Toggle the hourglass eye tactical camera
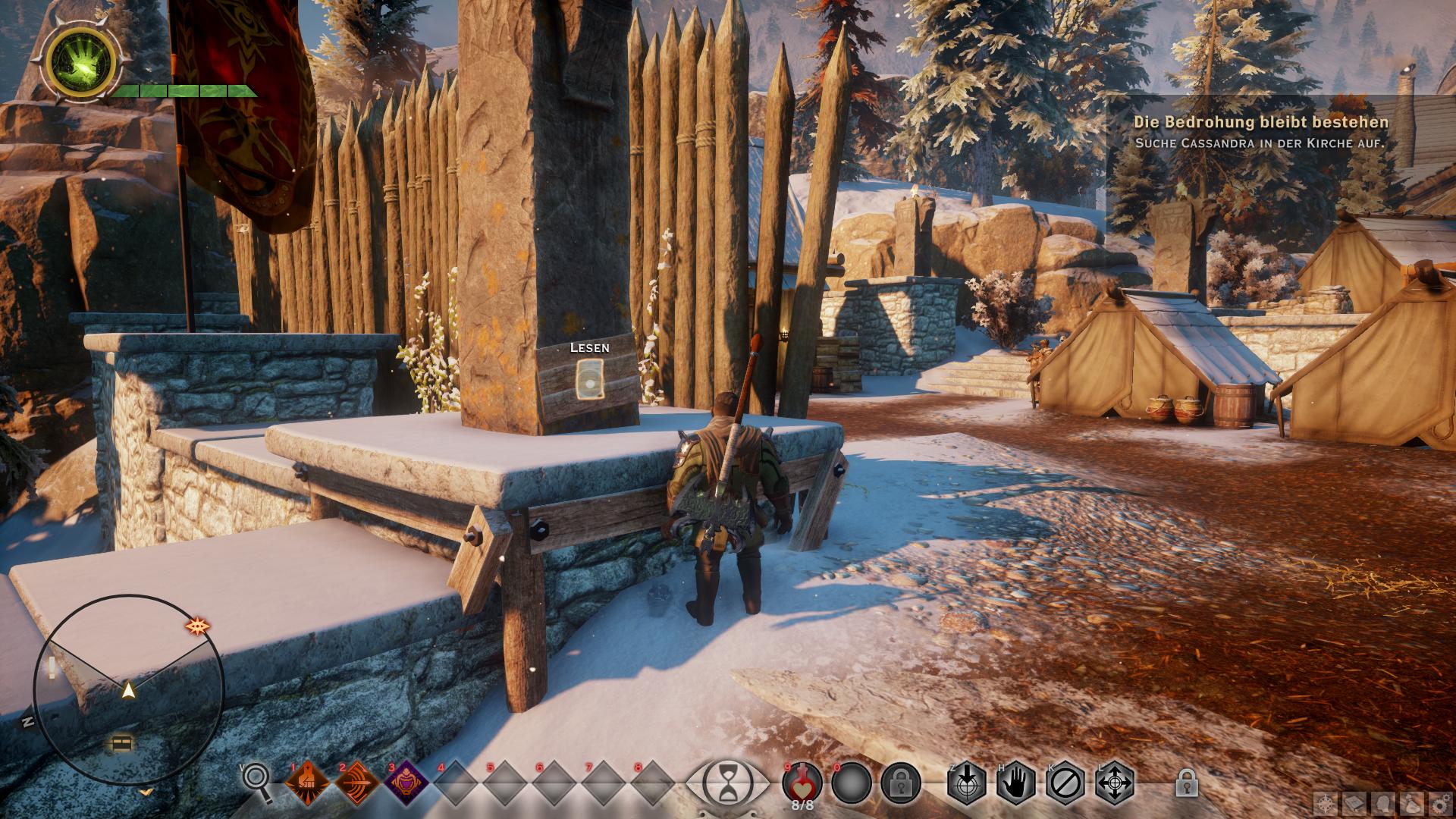Screen dimensions: 1456x819 click(727, 783)
